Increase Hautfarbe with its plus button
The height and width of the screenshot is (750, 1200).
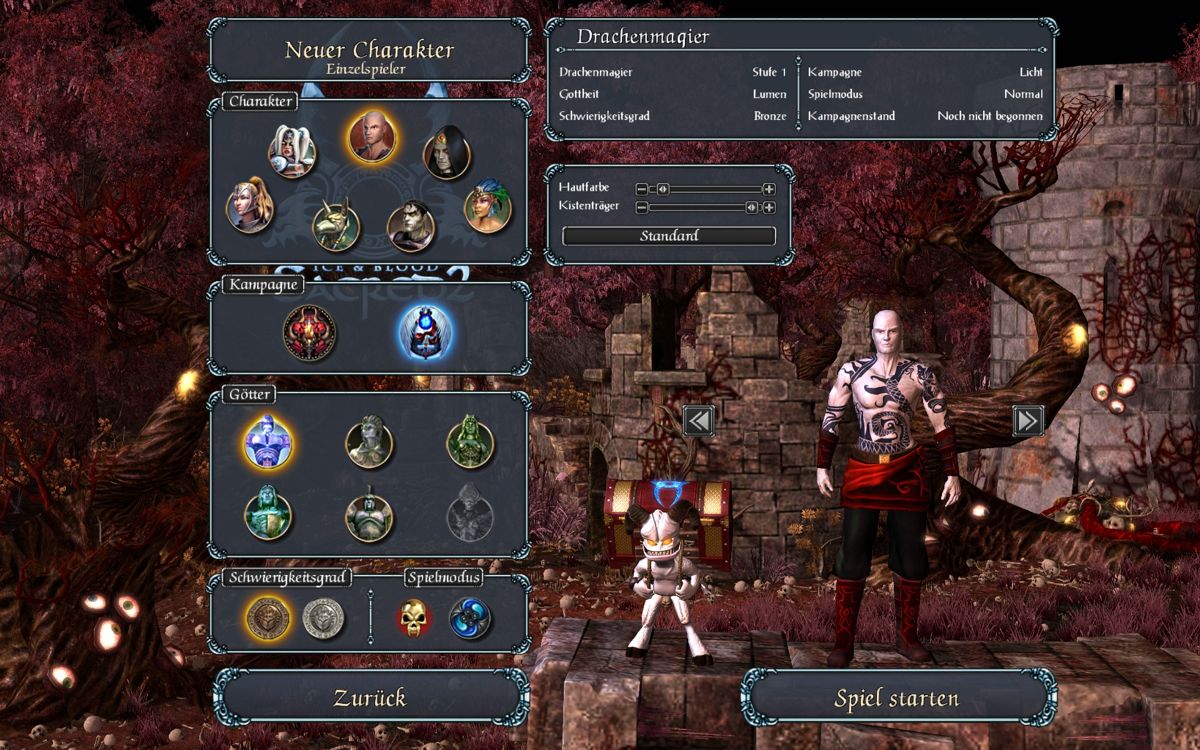coord(769,188)
